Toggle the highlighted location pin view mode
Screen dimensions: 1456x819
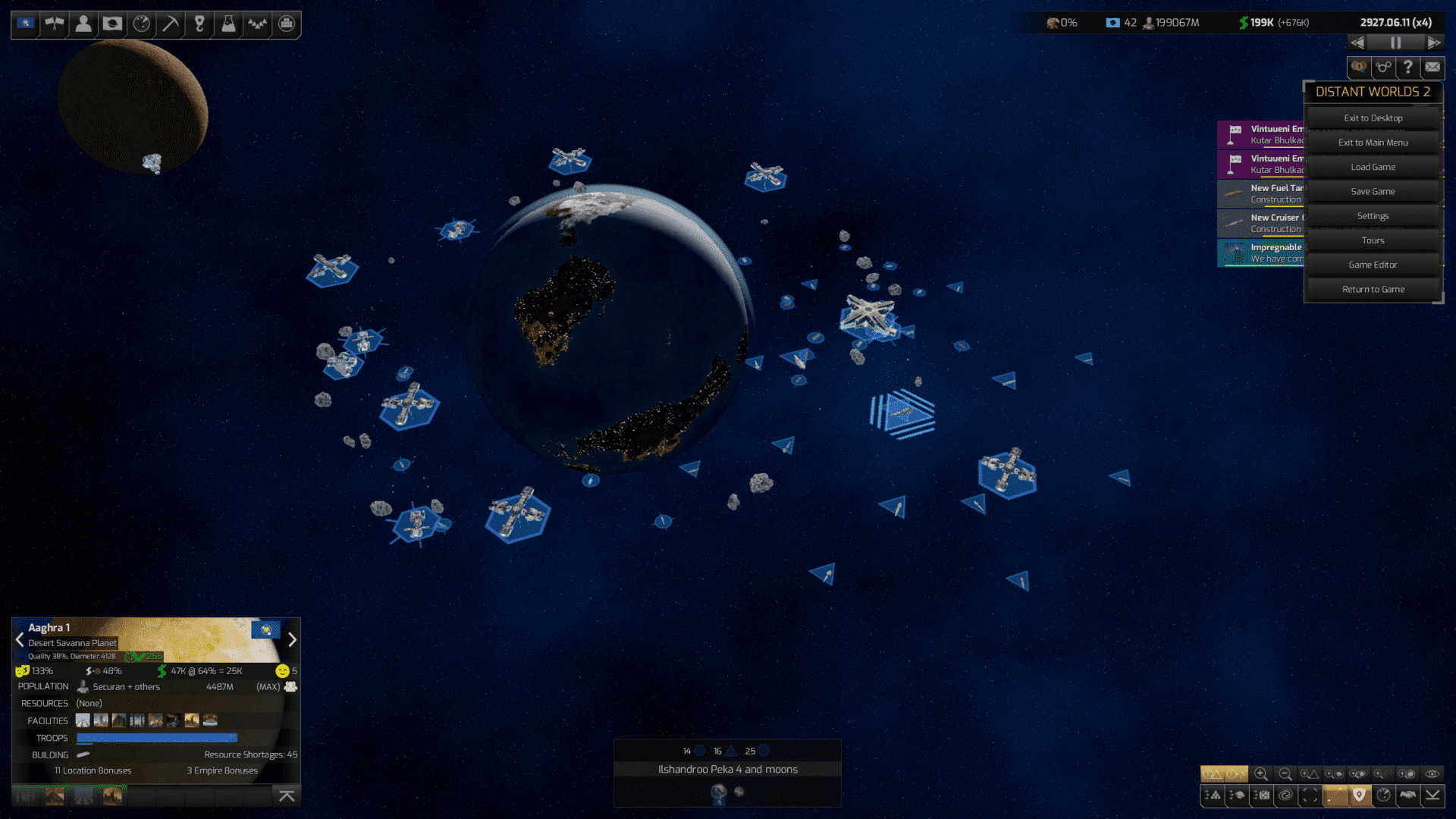coord(1359,794)
